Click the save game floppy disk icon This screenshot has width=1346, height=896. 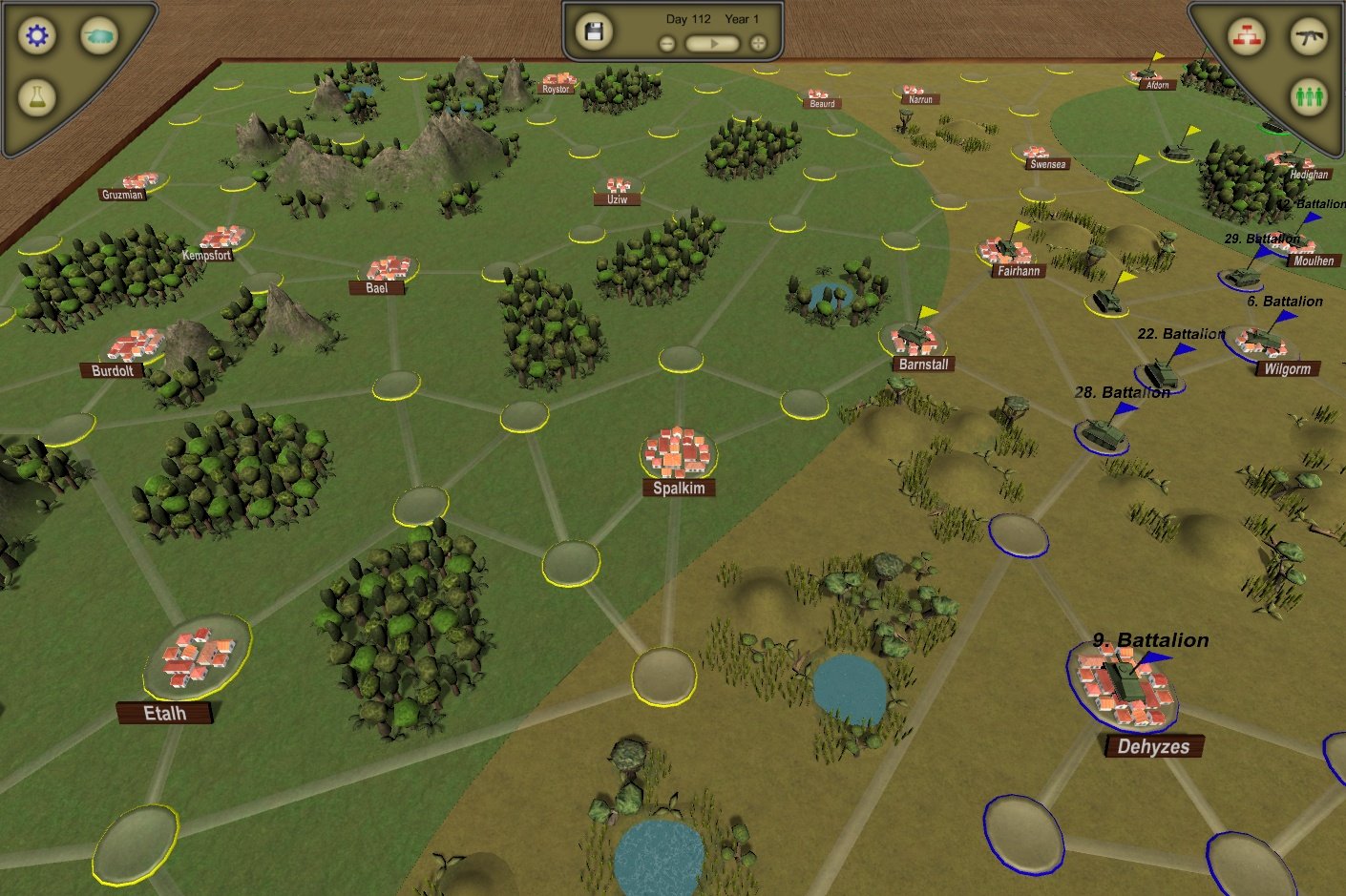click(594, 31)
